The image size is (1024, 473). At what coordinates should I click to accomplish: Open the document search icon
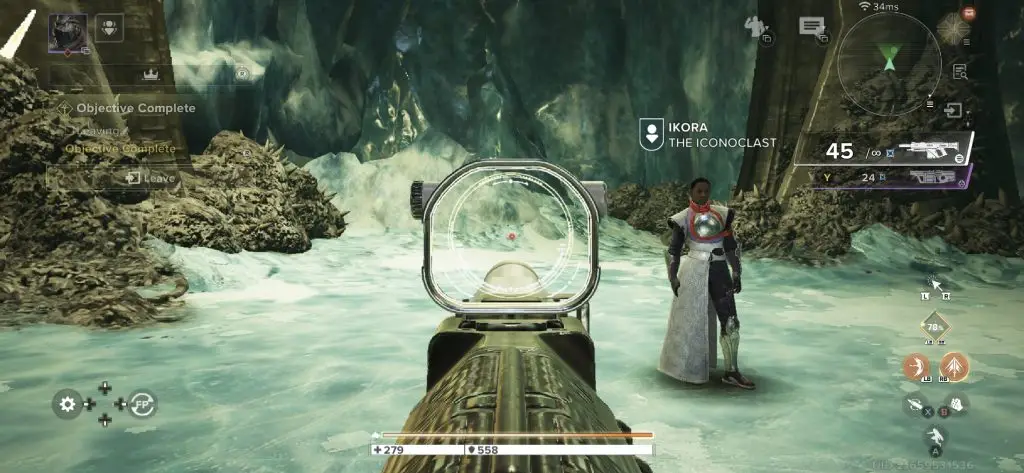[960, 71]
